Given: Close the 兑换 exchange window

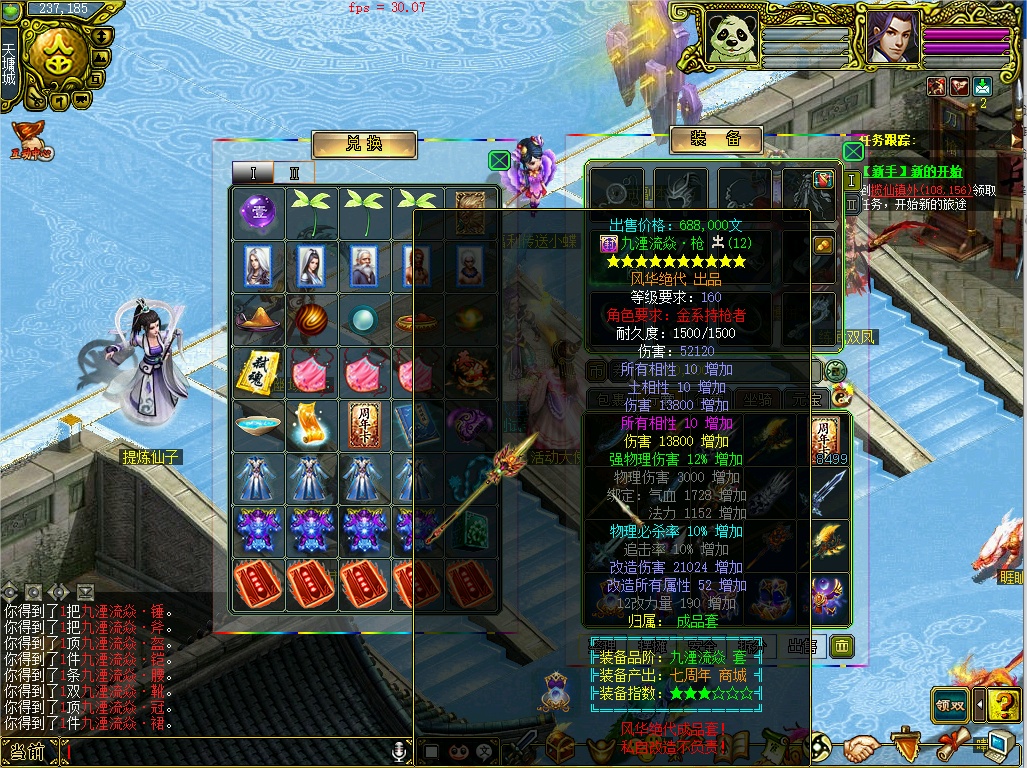Looking at the screenshot, I should (x=499, y=160).
